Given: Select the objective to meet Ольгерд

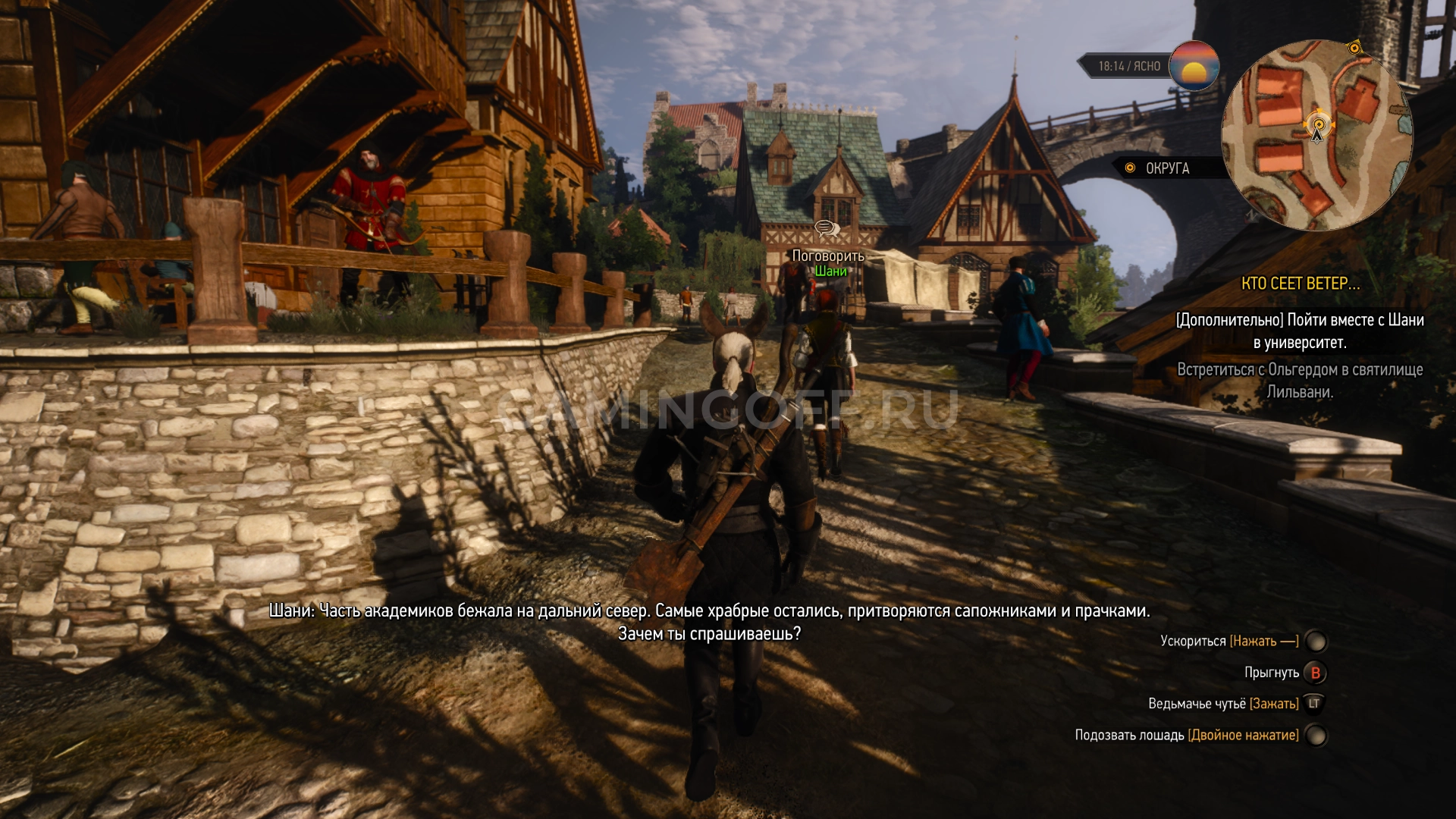Looking at the screenshot, I should (1300, 381).
